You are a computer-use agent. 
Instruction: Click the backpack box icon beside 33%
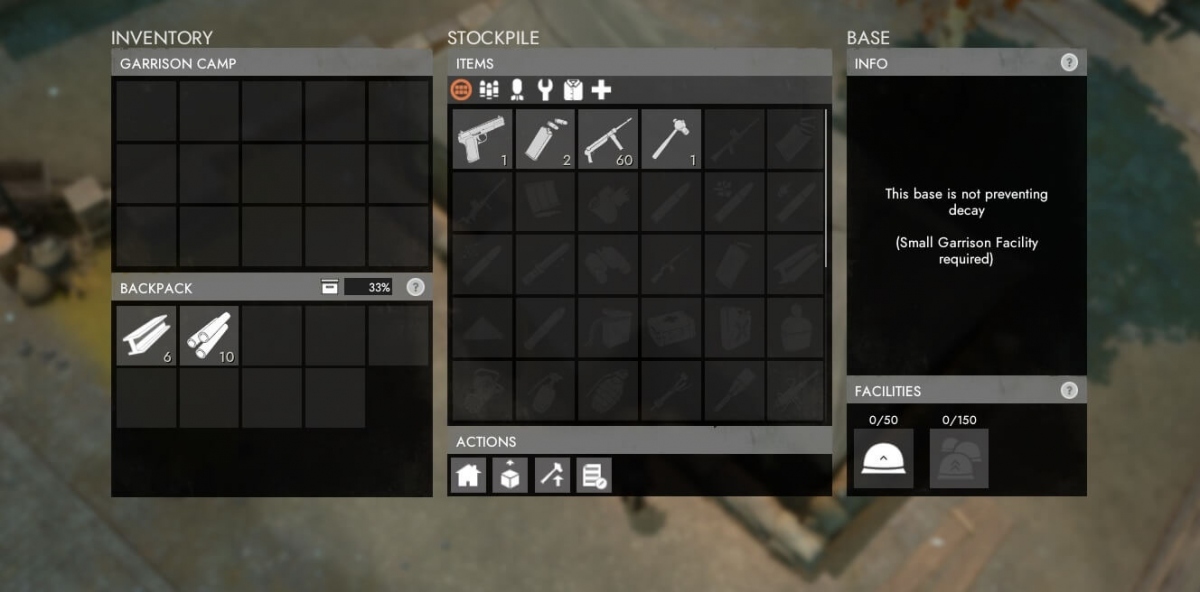coord(330,287)
